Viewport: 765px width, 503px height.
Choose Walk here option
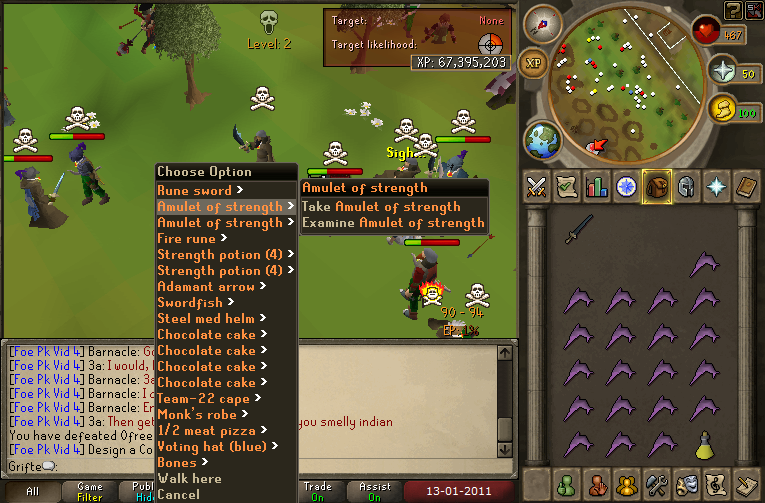point(189,478)
